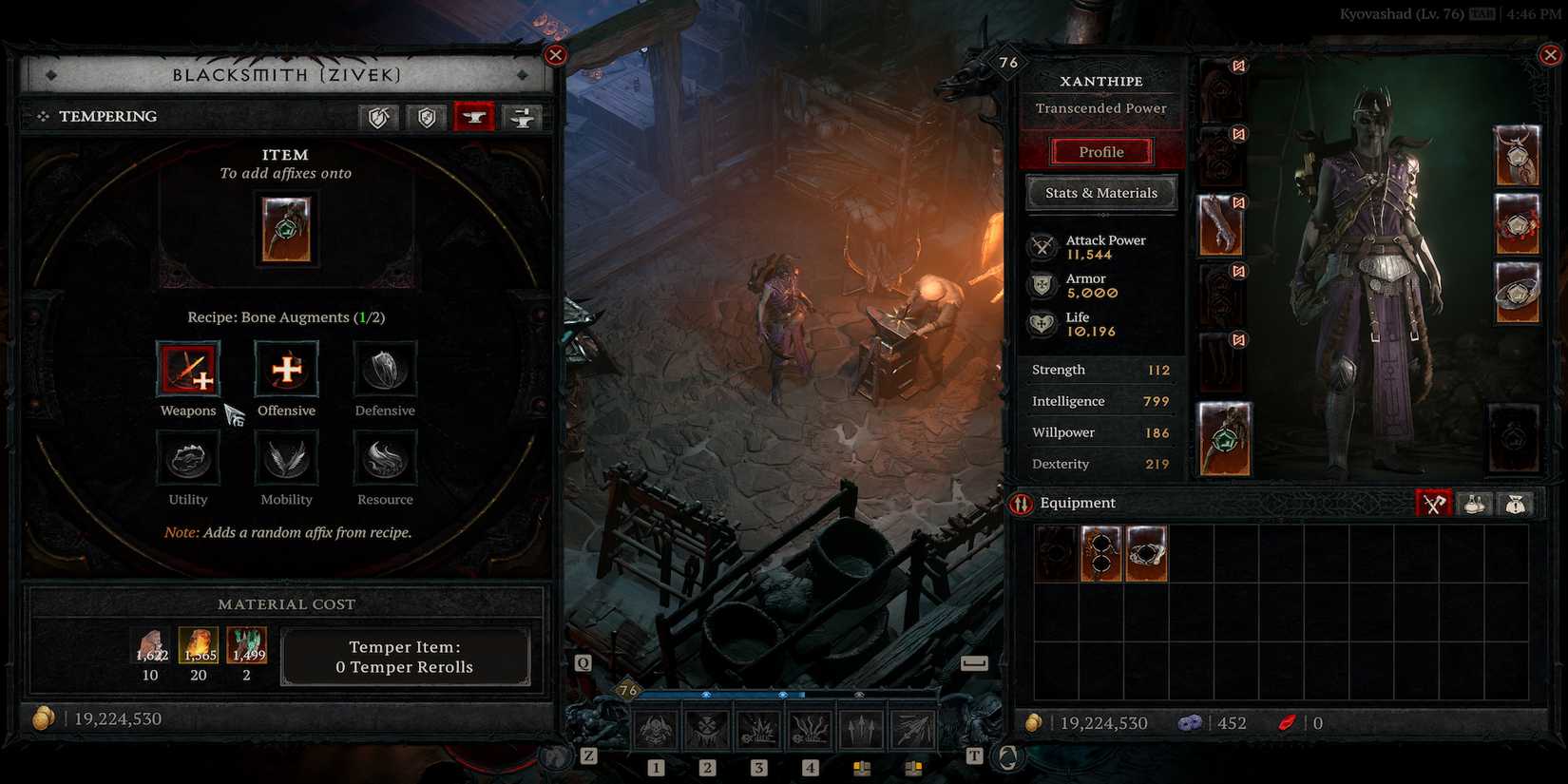Open the quest items bag tab

[x=1516, y=504]
